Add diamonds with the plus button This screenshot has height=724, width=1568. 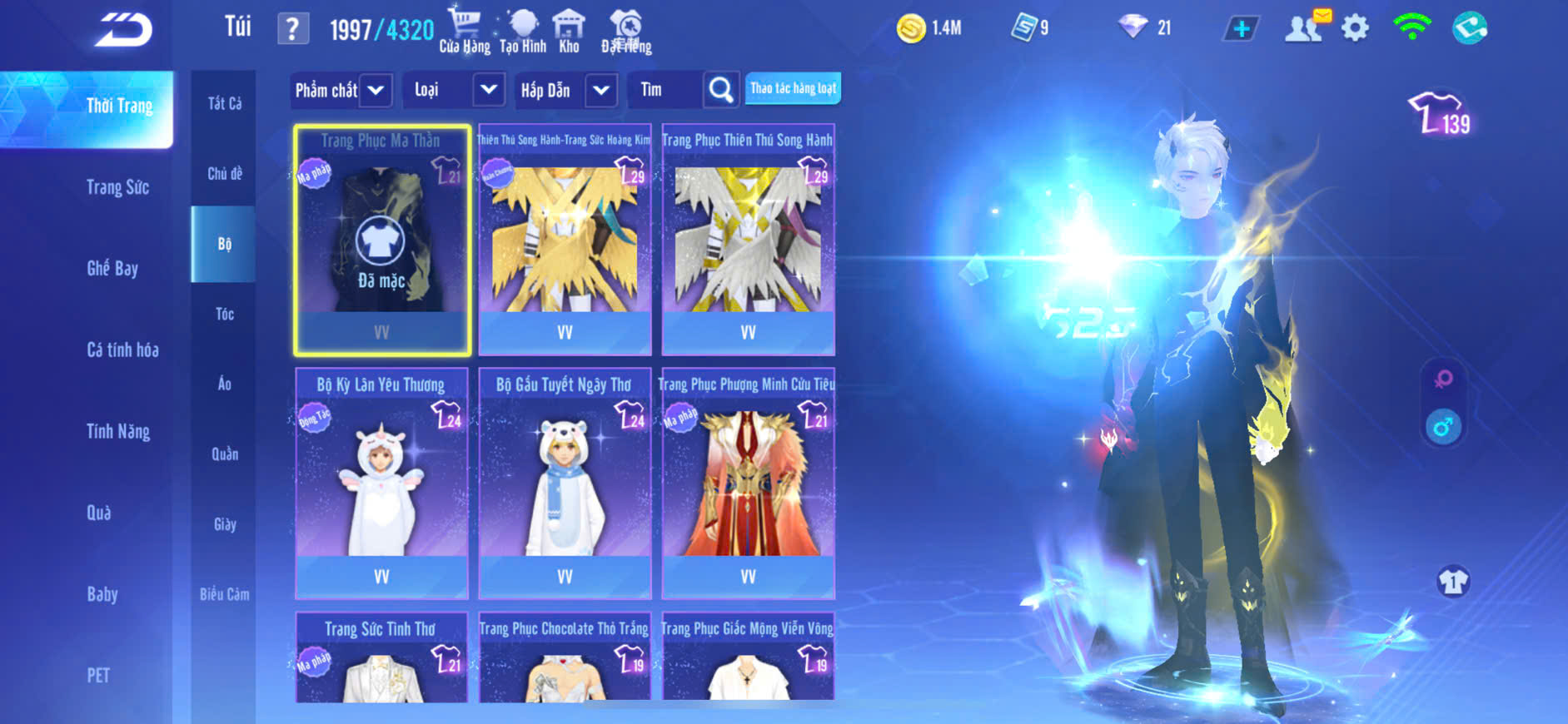1241,29
